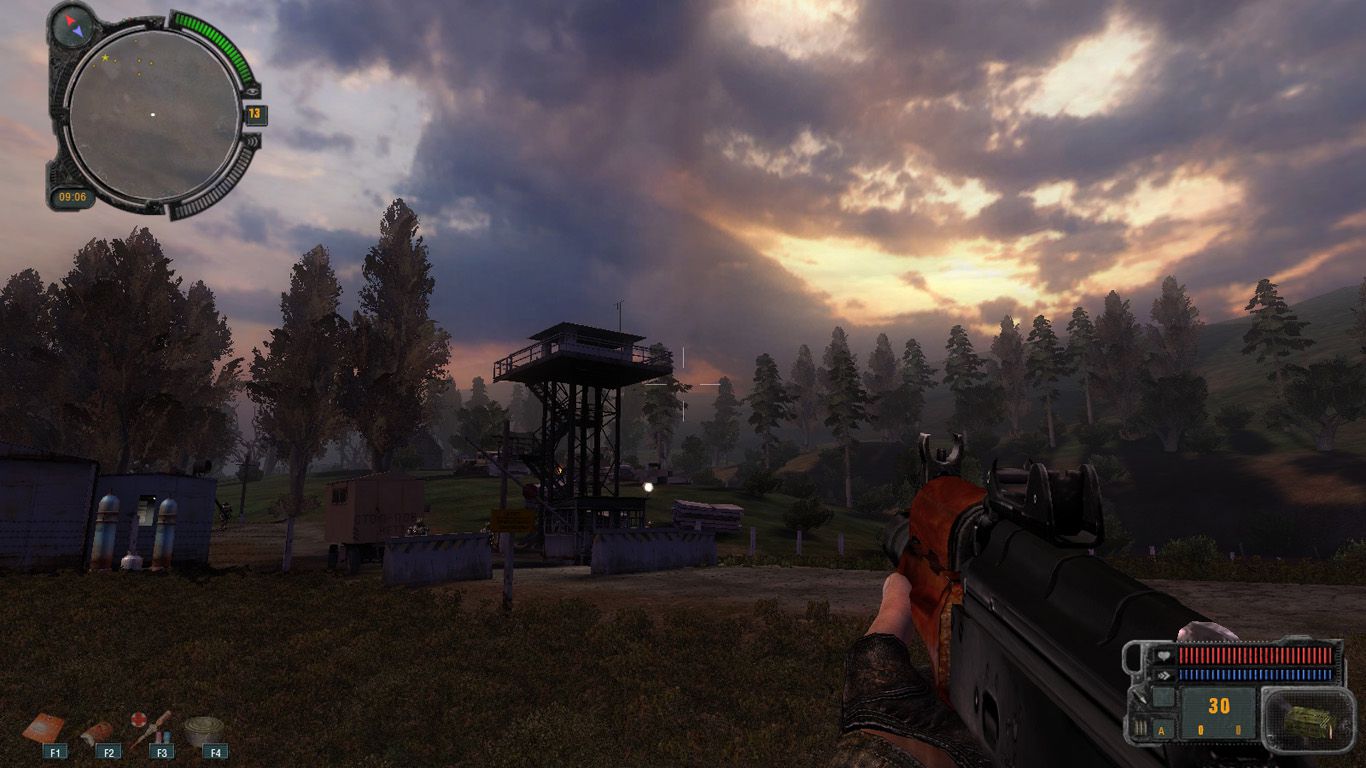Select the yellow star marker on the minimap
This screenshot has height=768, width=1366.
click(104, 59)
